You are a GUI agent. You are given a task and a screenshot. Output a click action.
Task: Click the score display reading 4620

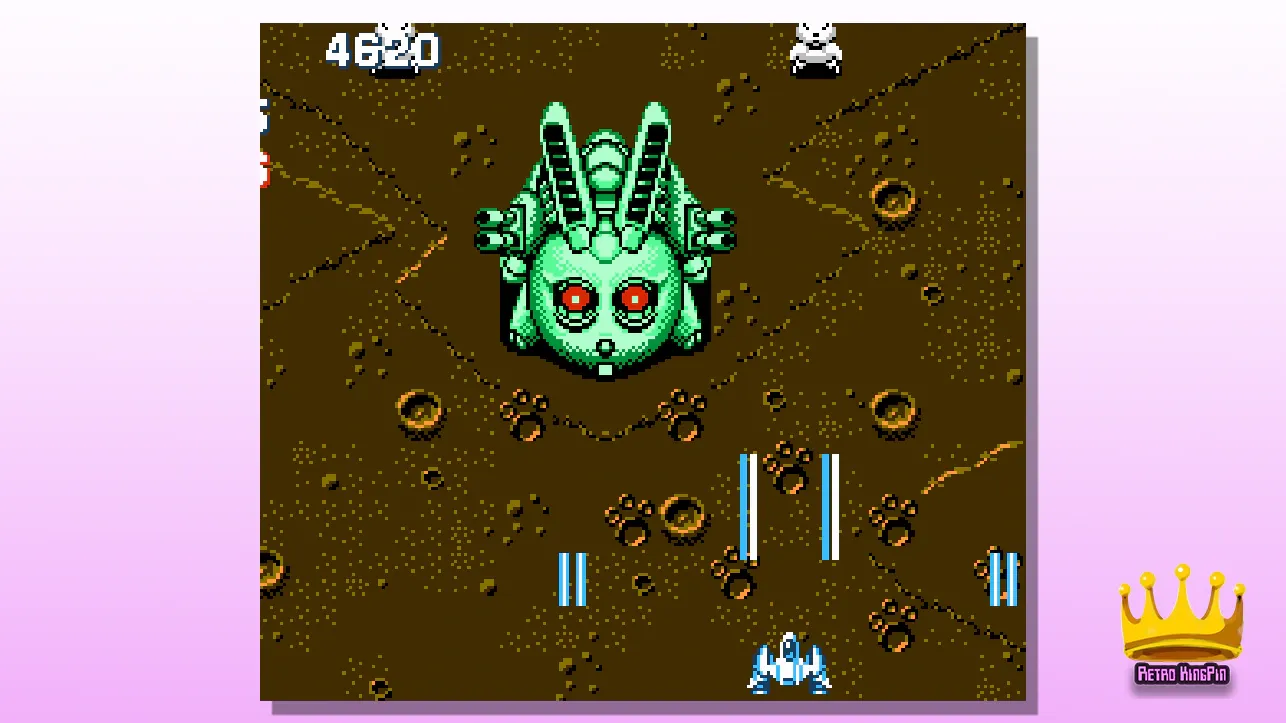pyautogui.click(x=385, y=50)
